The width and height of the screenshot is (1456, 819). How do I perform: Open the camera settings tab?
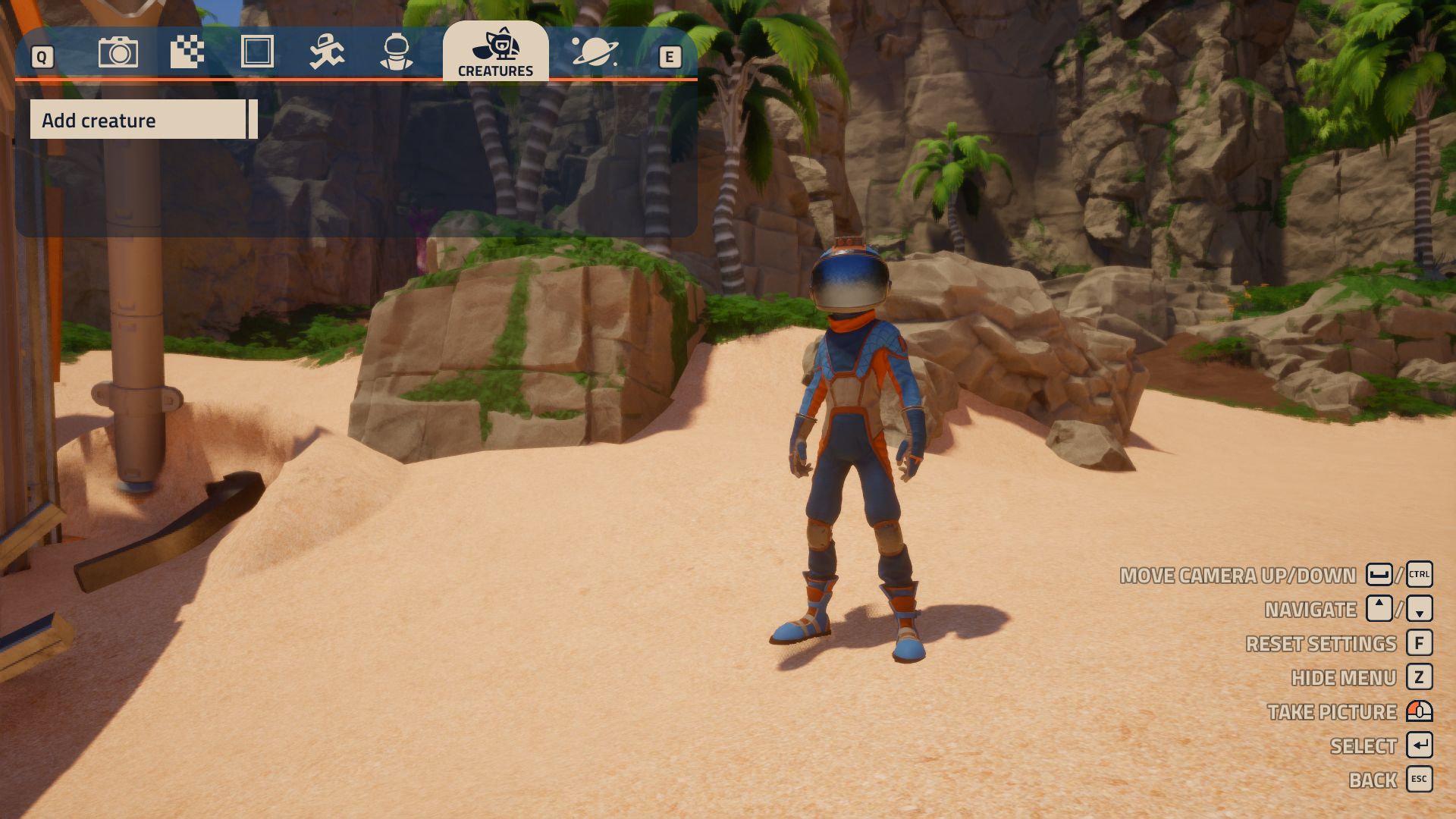coord(118,52)
